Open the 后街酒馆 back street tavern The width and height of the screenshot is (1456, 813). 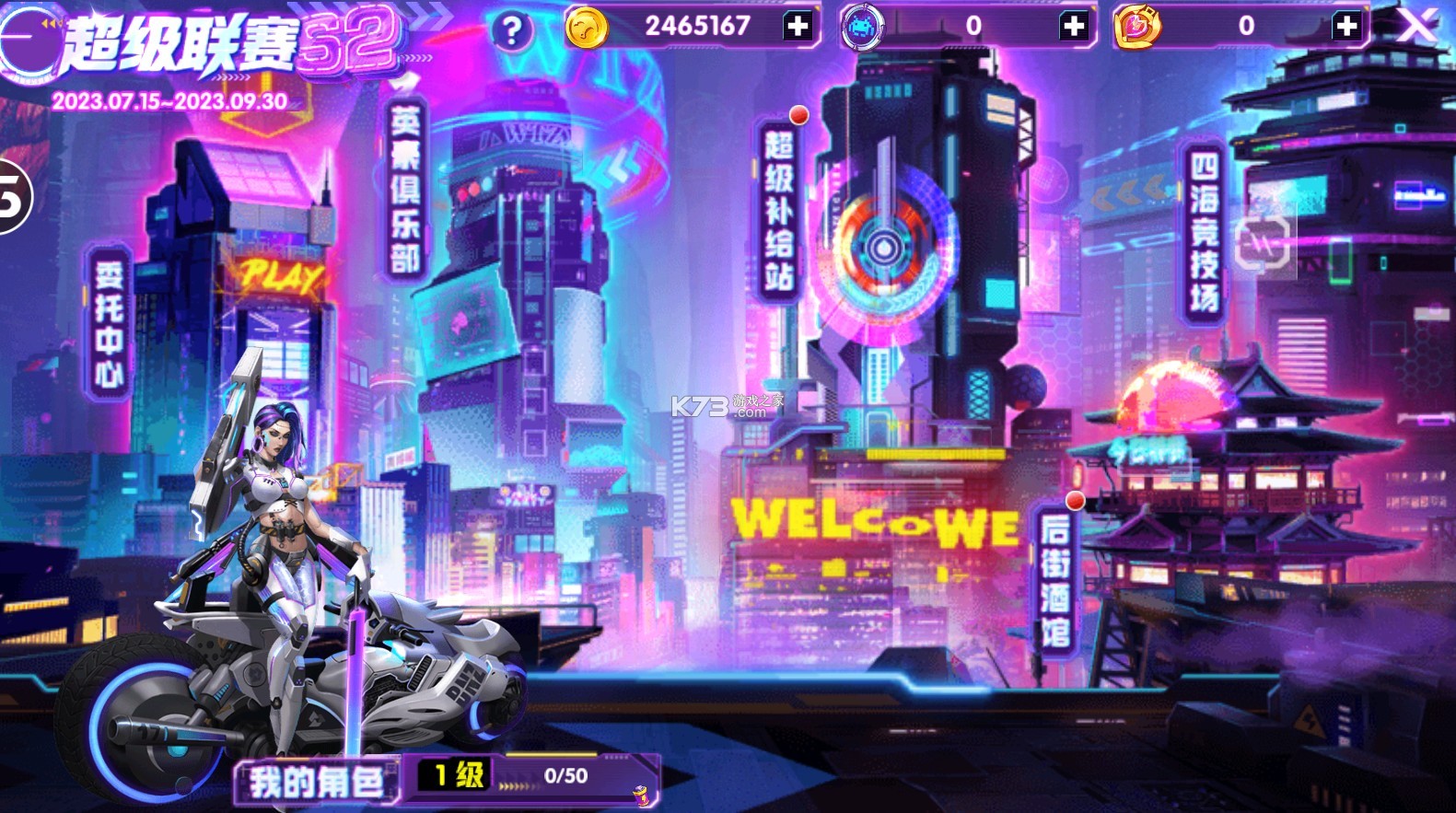pyautogui.click(x=1054, y=580)
